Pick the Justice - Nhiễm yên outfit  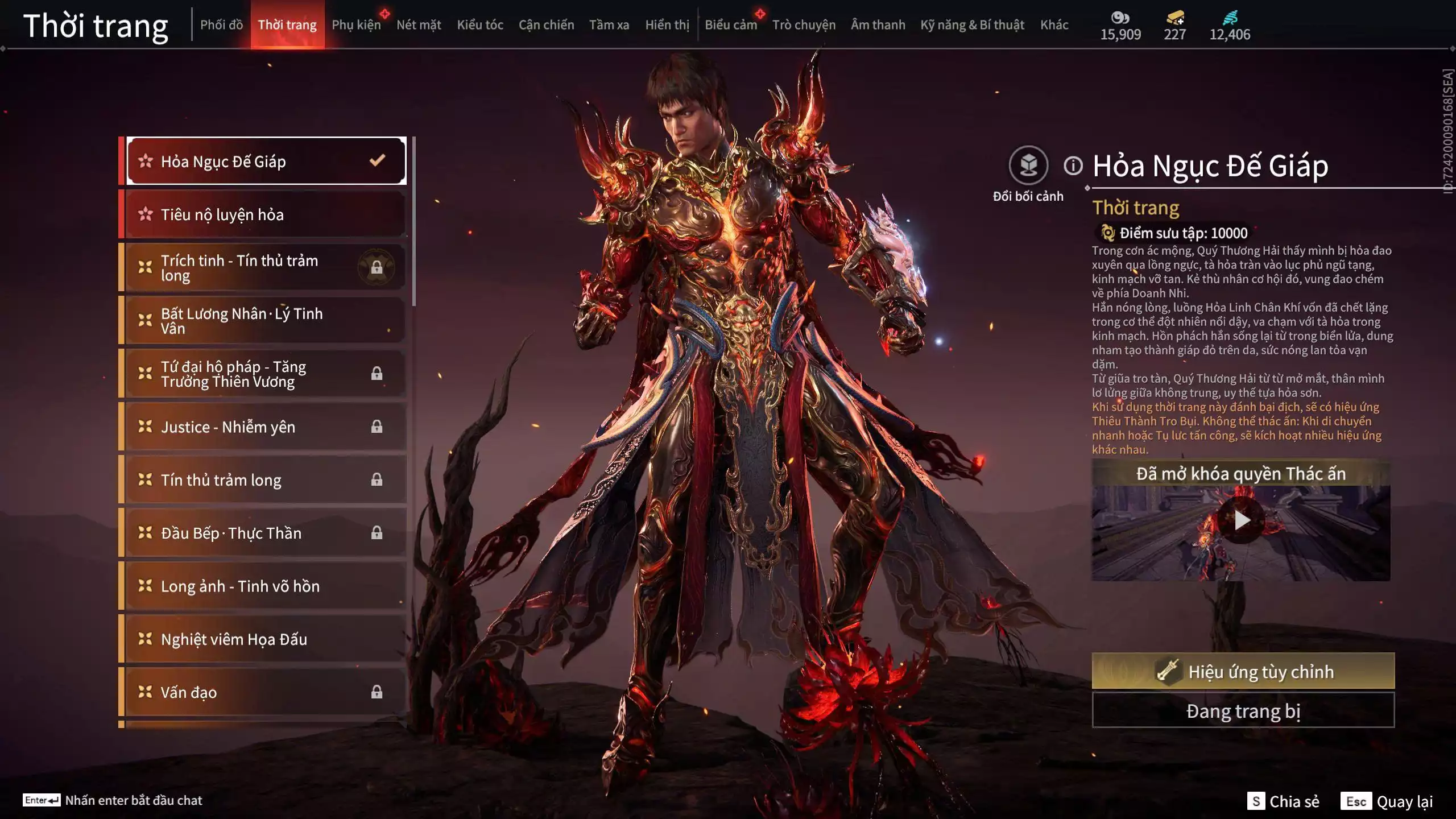point(265,427)
